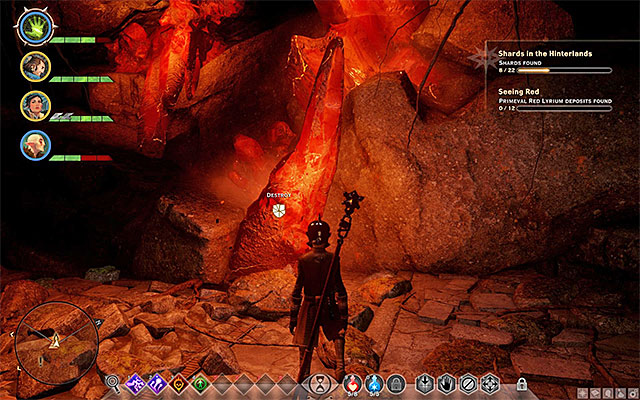
Task: Activate the first purple spell ability
Action: [x=135, y=382]
